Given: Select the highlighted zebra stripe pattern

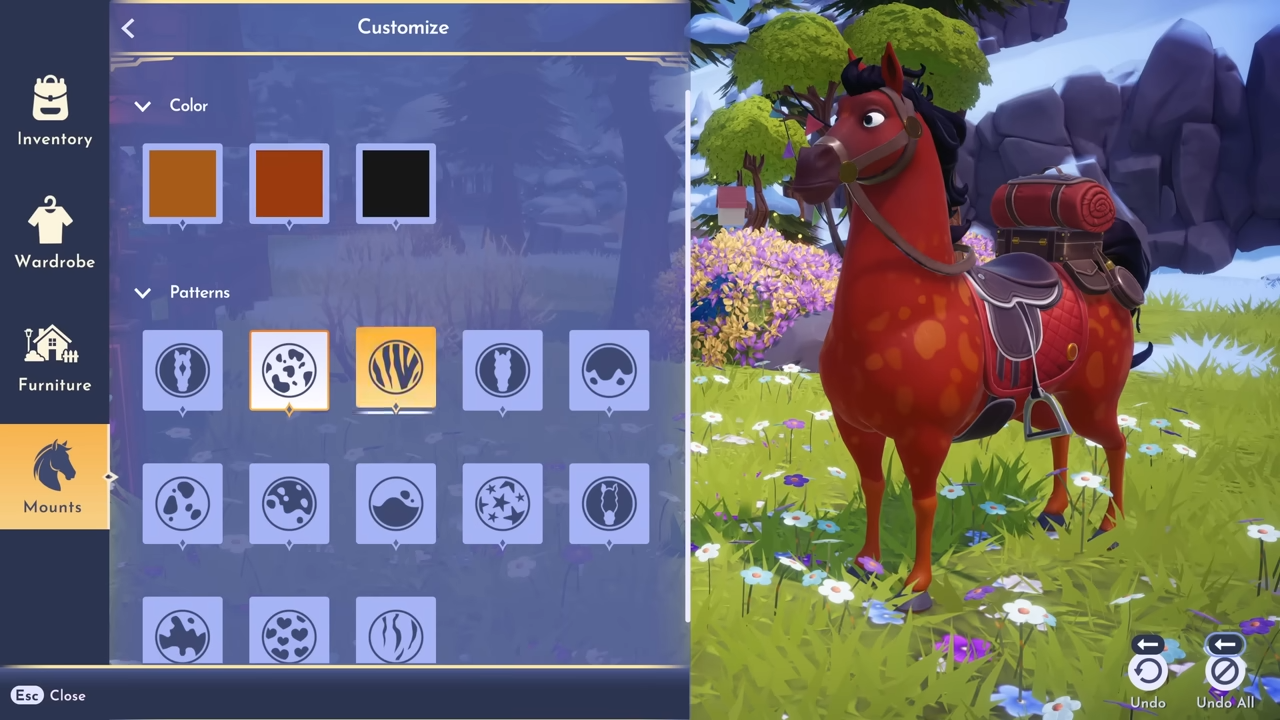Looking at the screenshot, I should [x=396, y=369].
